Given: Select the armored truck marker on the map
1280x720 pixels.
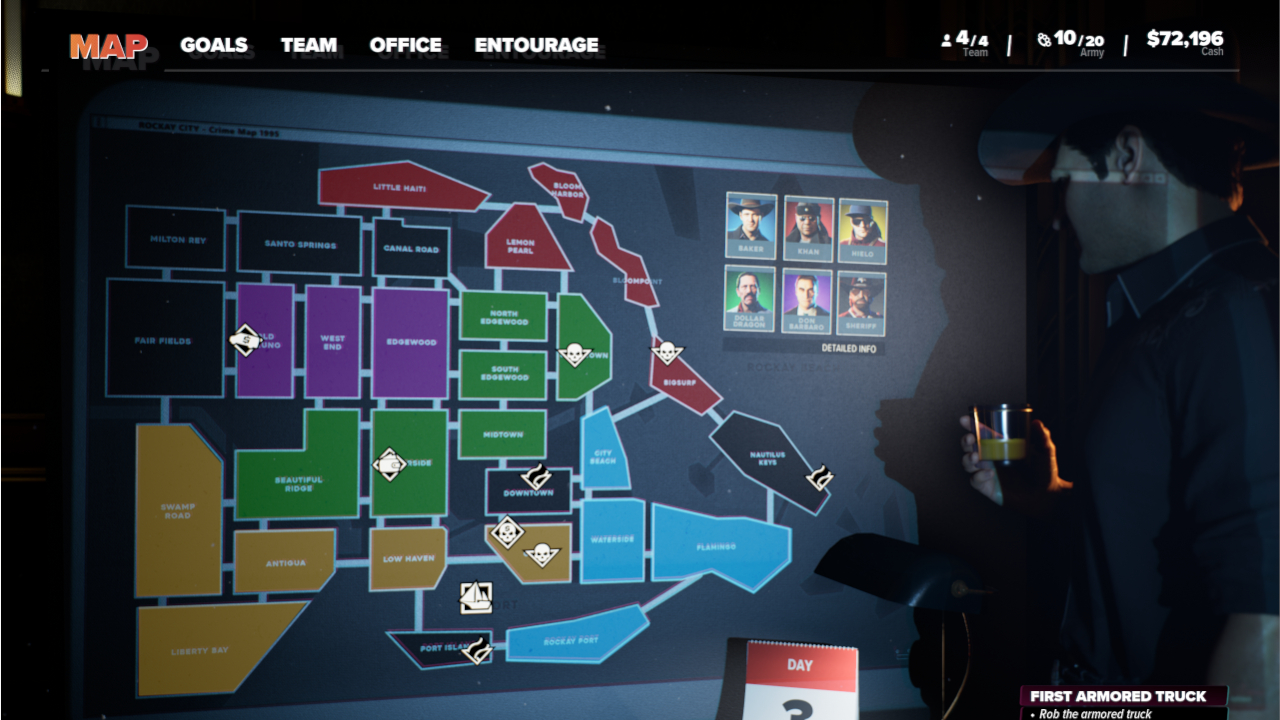Looking at the screenshot, I should (x=245, y=340).
